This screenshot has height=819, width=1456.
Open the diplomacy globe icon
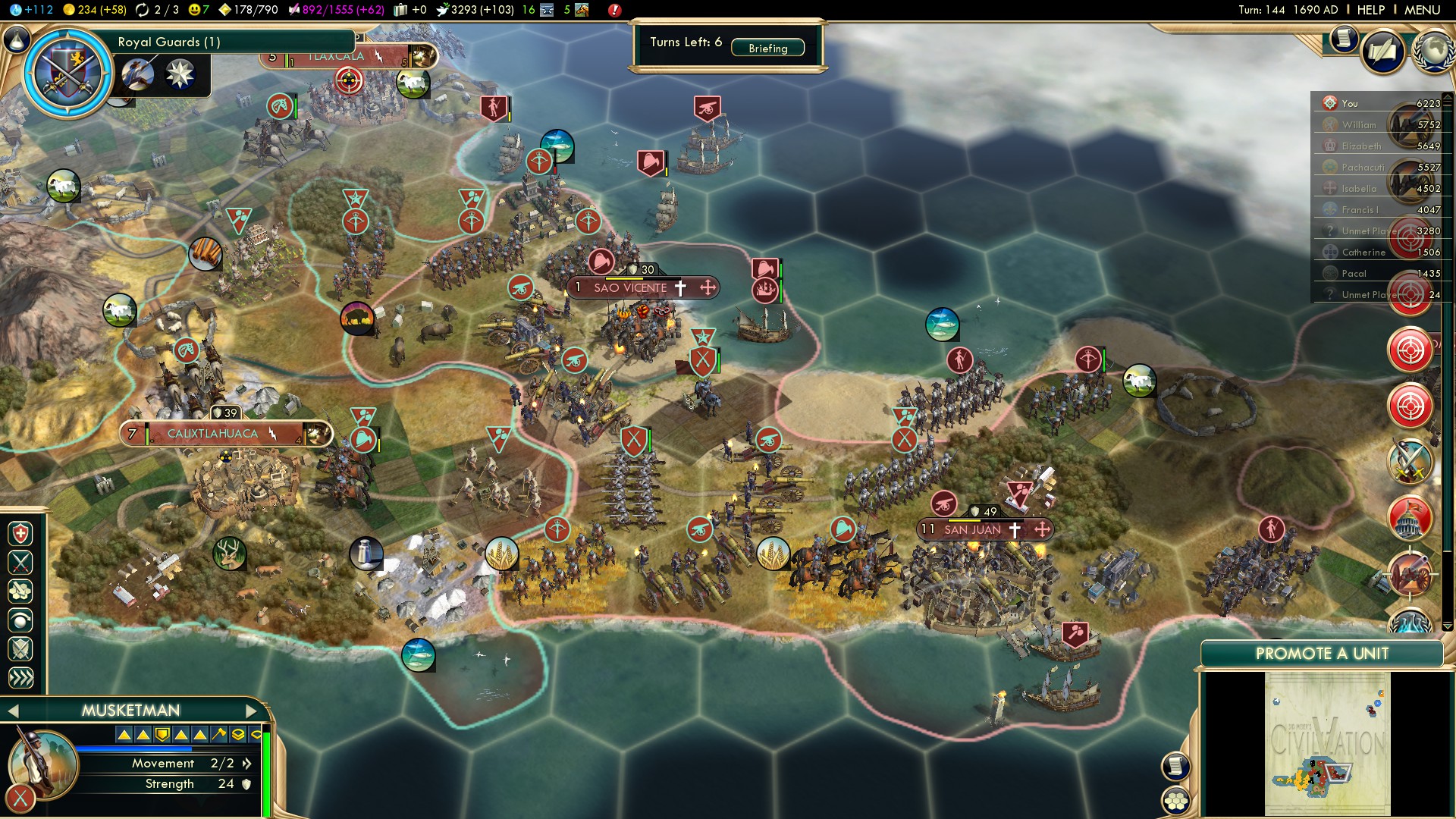coord(1432,51)
